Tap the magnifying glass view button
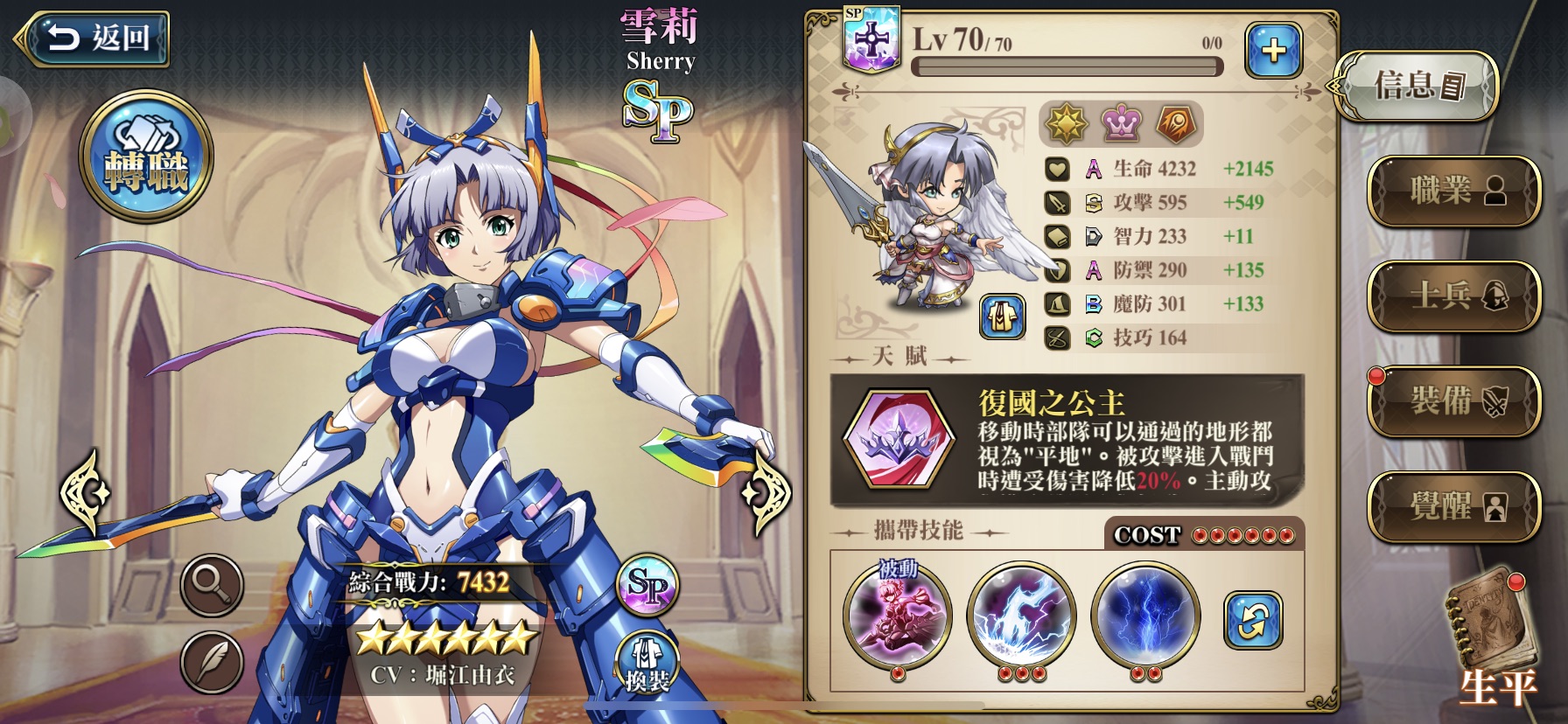 point(212,584)
